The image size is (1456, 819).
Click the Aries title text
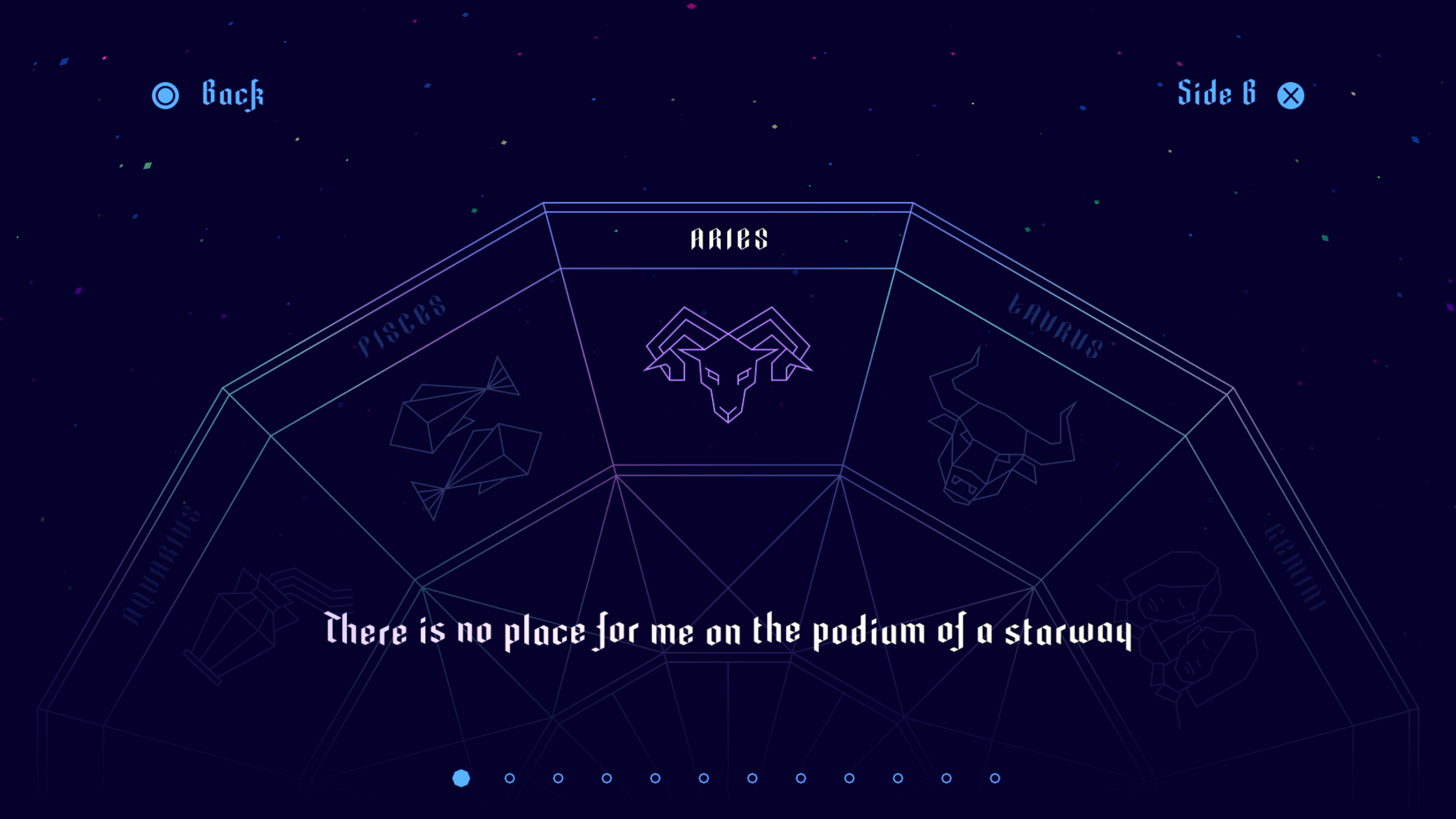coord(728,237)
